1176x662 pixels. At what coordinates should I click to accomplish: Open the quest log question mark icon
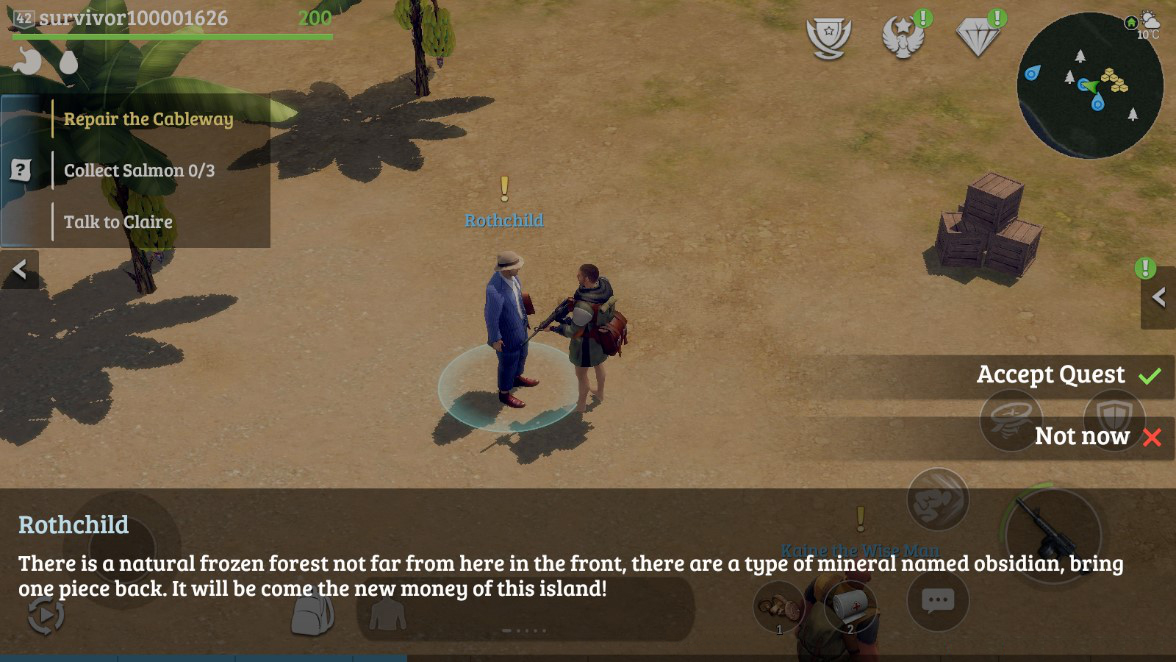[x=20, y=170]
